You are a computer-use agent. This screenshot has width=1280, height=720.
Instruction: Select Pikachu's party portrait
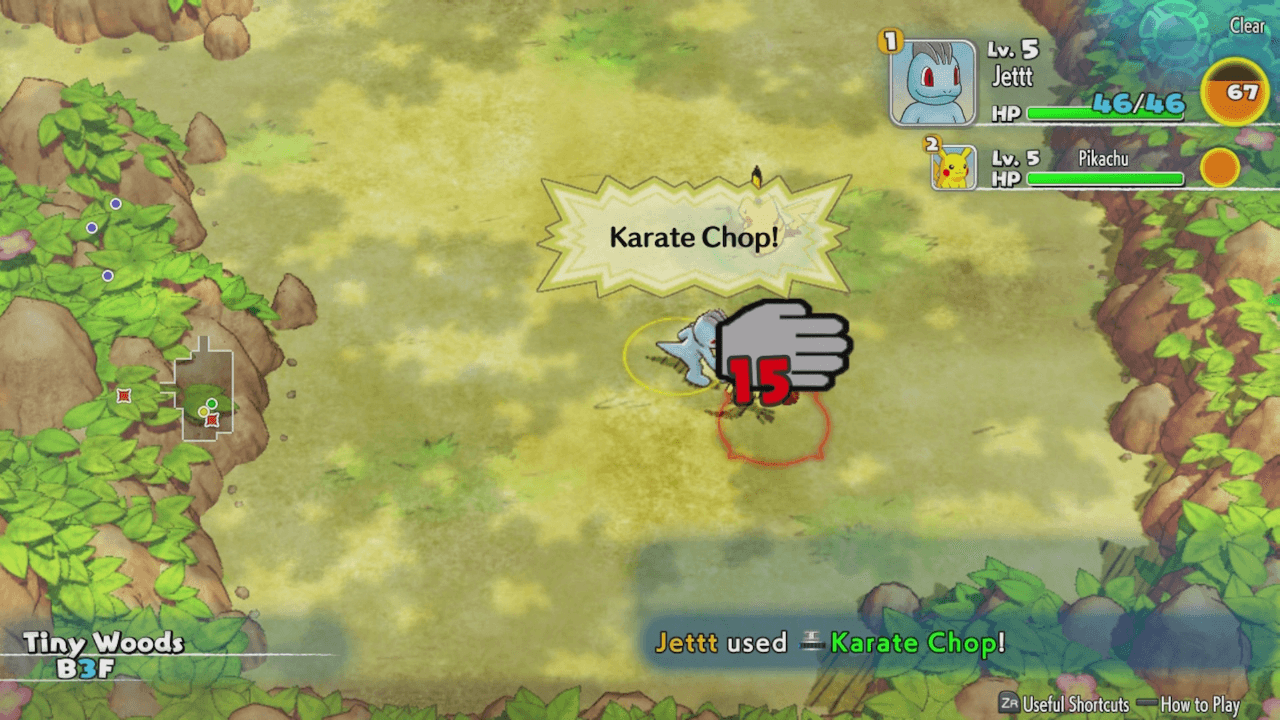coord(954,167)
